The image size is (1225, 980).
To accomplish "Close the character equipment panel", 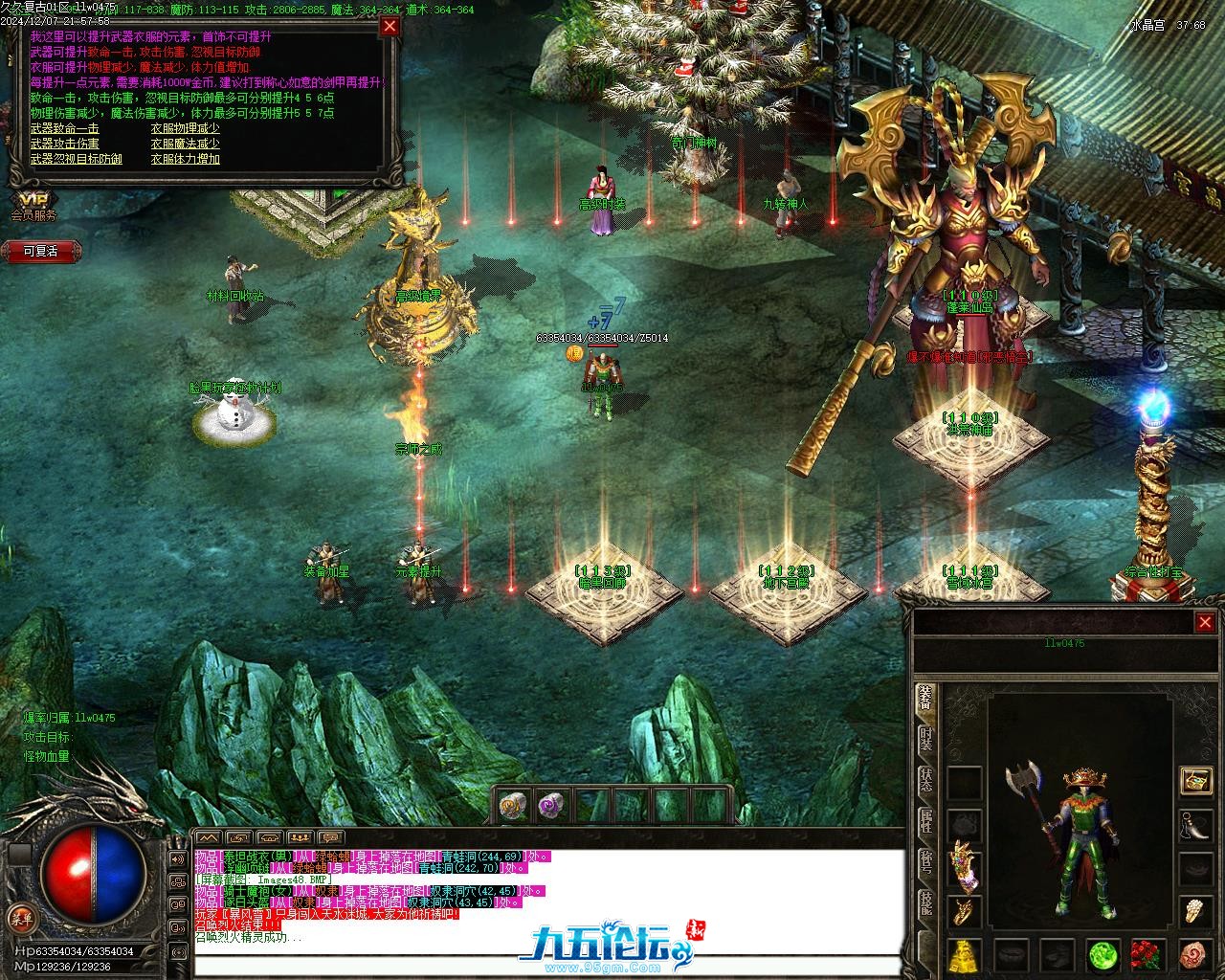I will pyautogui.click(x=1205, y=623).
